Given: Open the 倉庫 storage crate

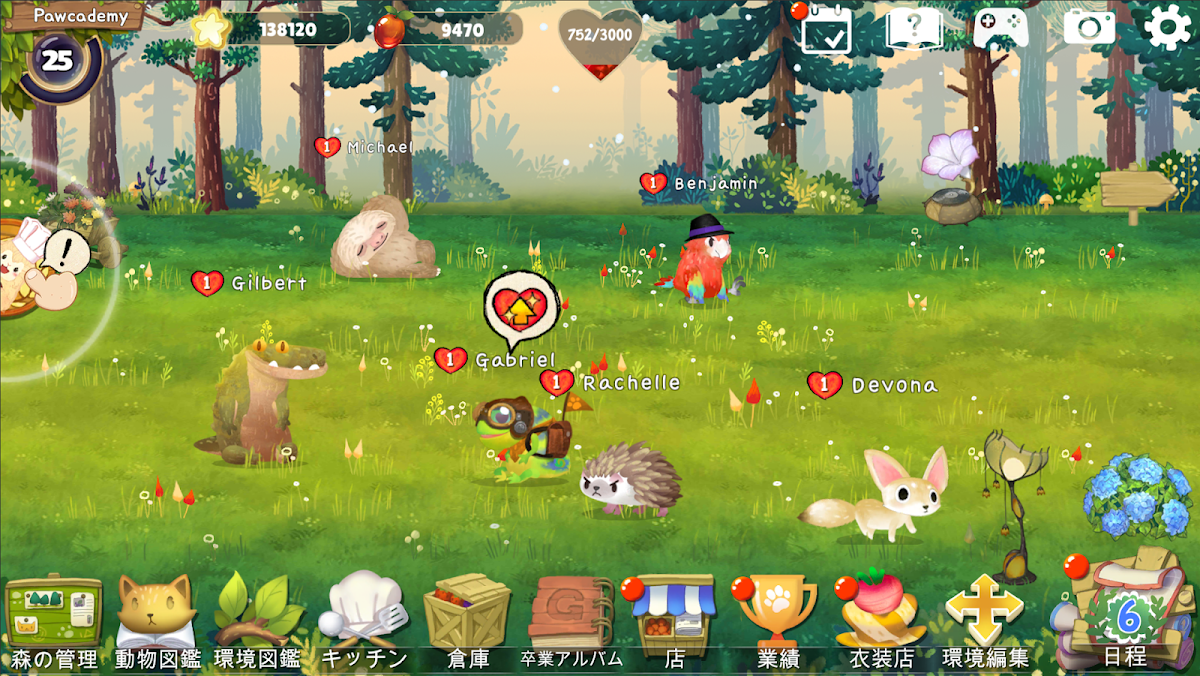Looking at the screenshot, I should [467, 615].
